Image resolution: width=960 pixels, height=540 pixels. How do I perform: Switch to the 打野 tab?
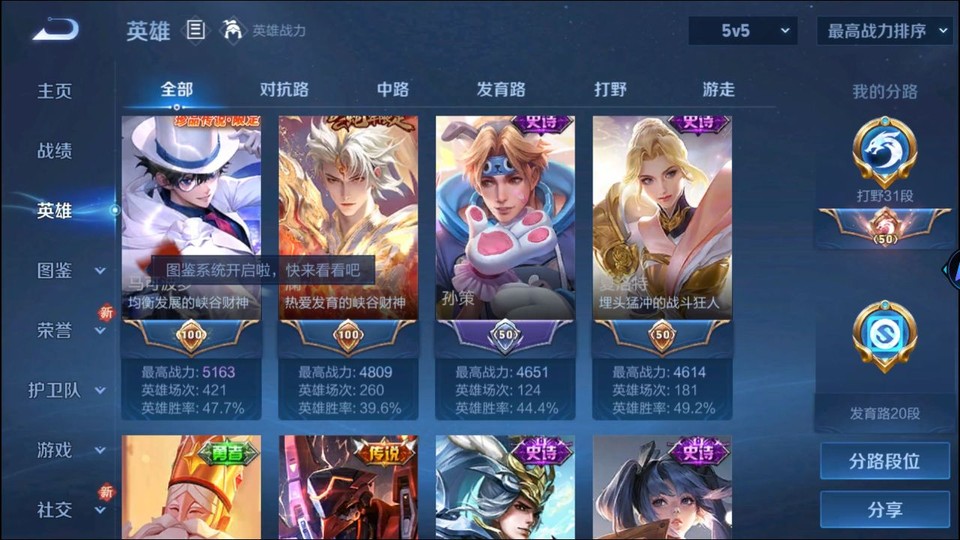coord(610,89)
